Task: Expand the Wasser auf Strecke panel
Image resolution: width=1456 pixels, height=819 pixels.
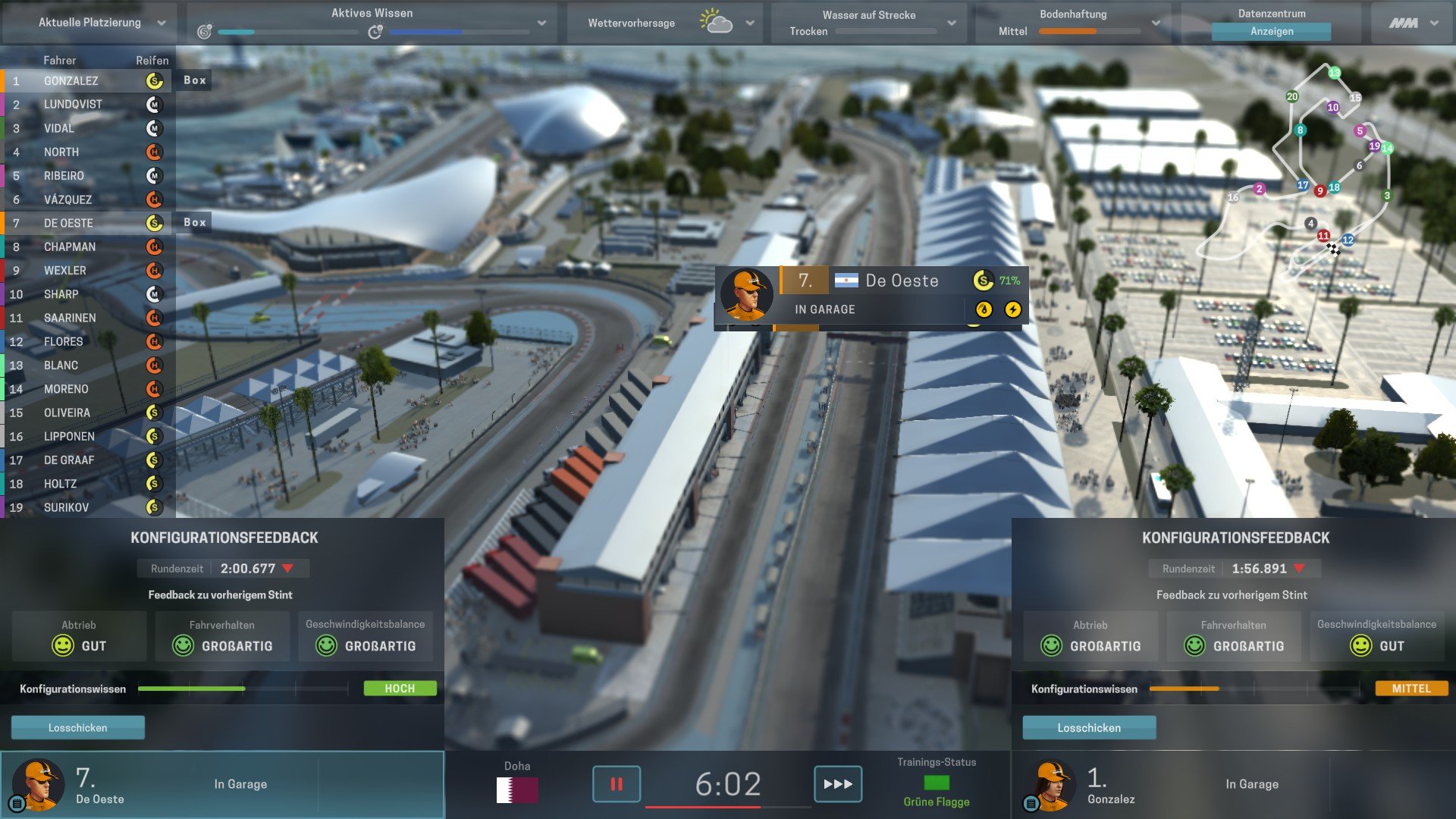Action: coord(951,23)
